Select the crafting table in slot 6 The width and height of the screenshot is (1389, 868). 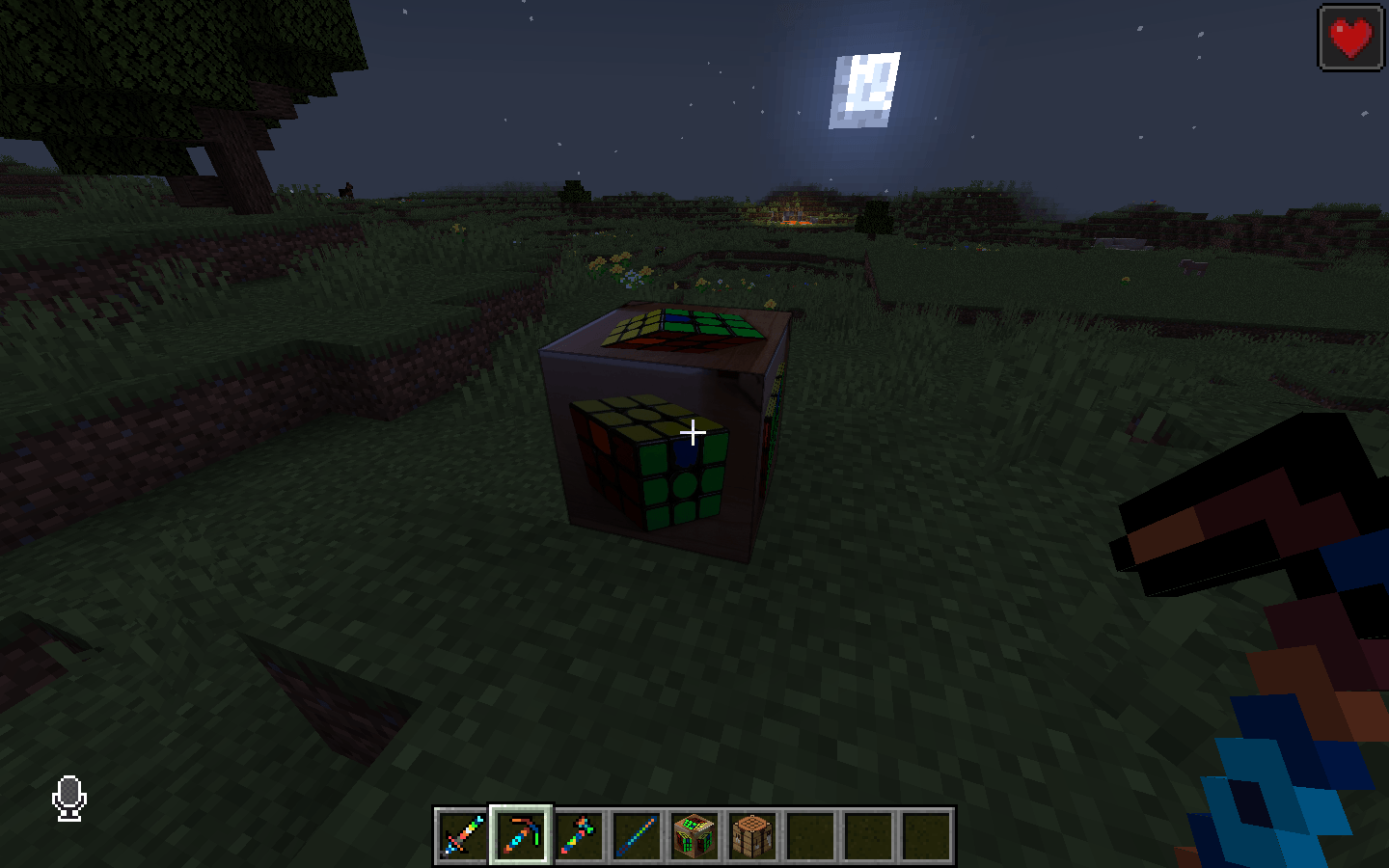[x=750, y=835]
